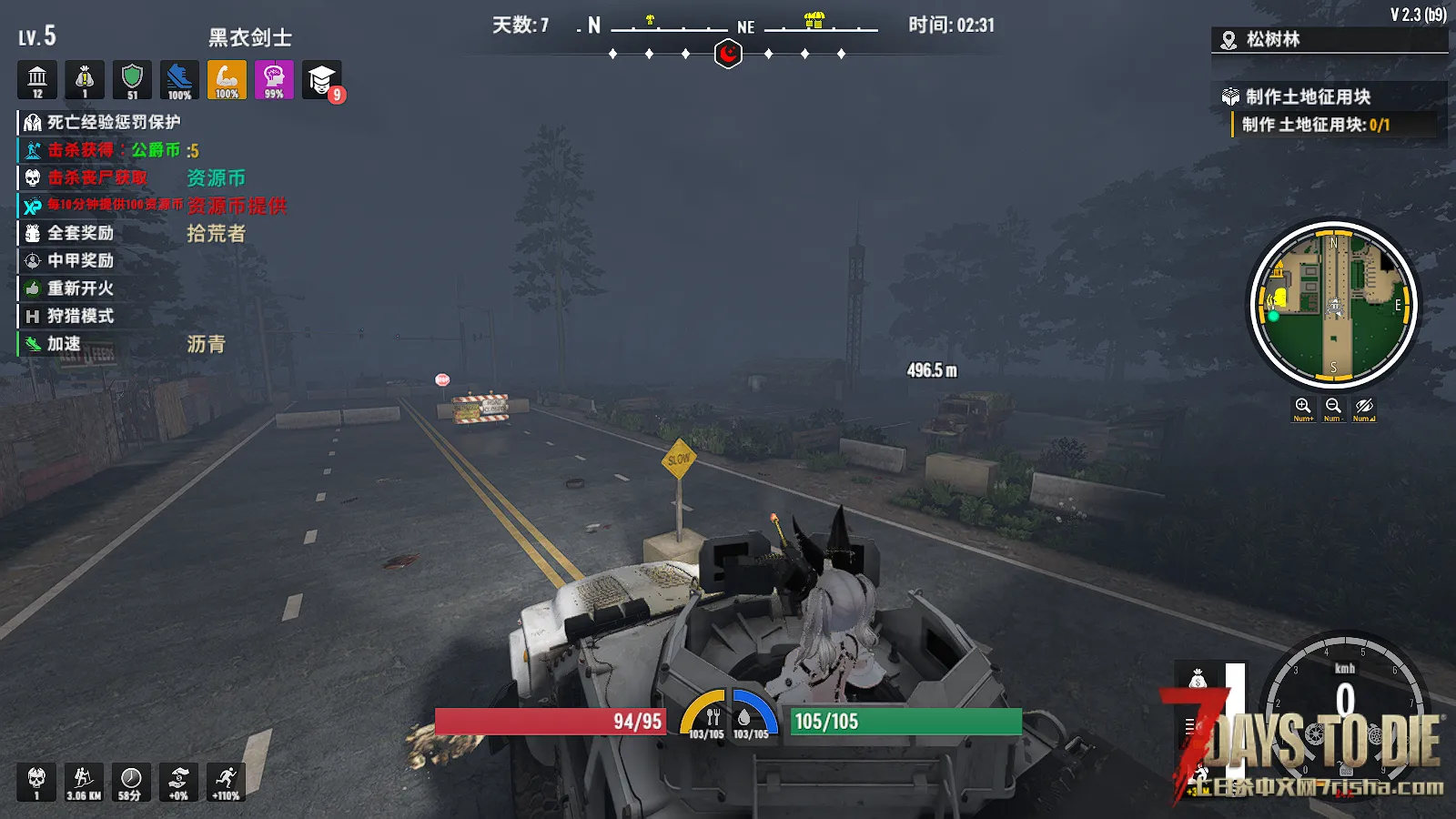Image resolution: width=1456 pixels, height=819 pixels.
Task: Open the graduation cap skills icon with badge 9
Action: [321, 80]
